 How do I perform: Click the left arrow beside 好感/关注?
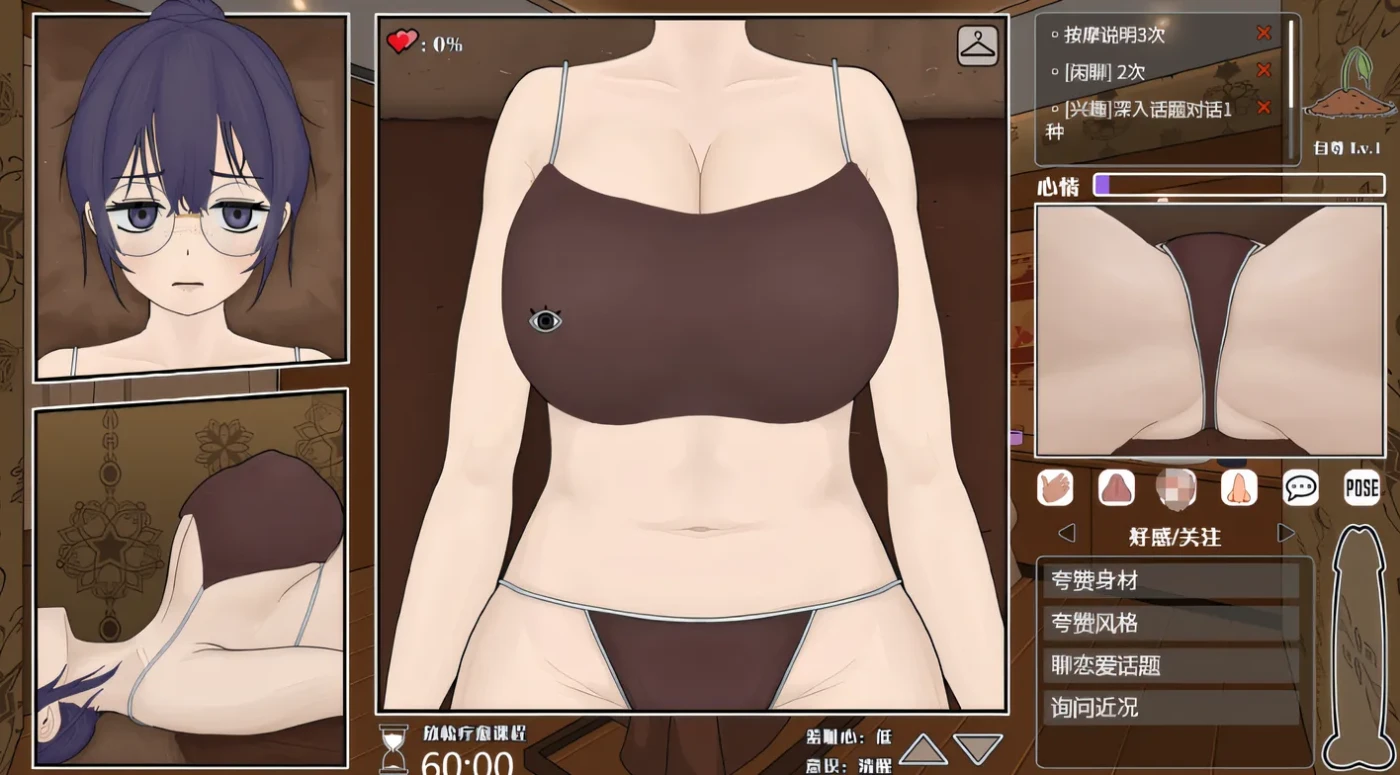(1066, 532)
